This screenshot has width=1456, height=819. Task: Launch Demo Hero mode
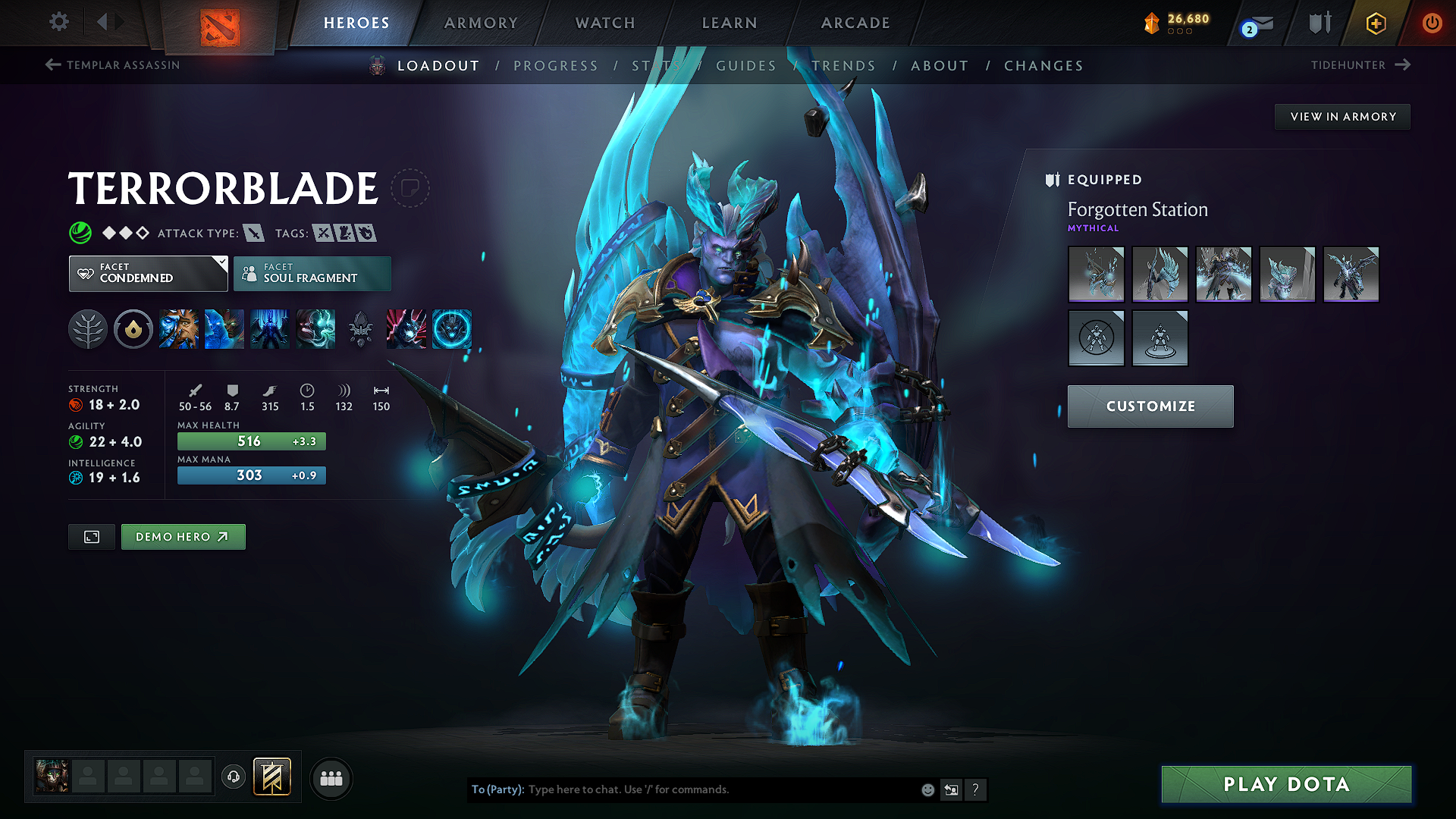point(183,537)
